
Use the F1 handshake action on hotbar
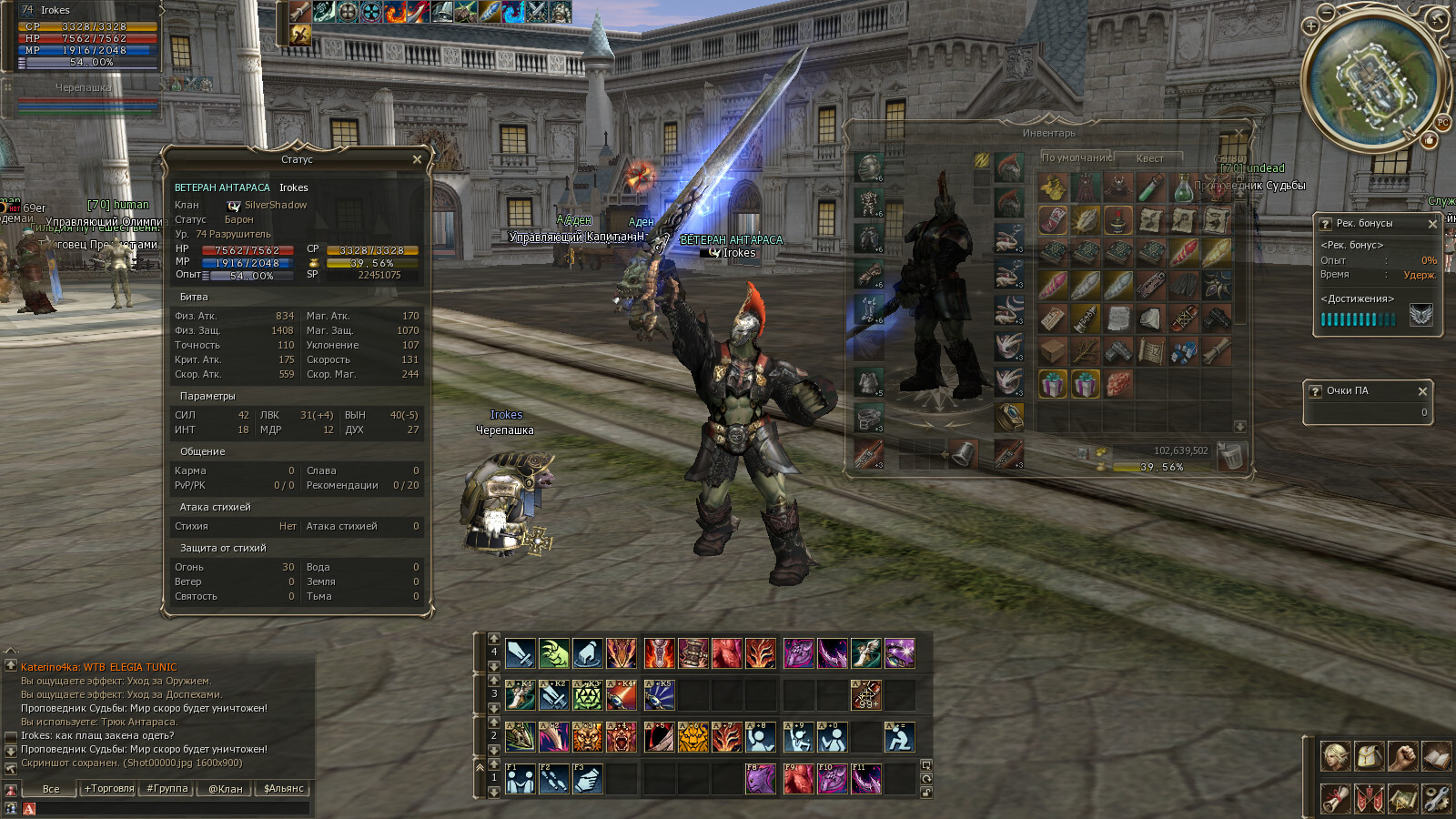click(x=520, y=779)
